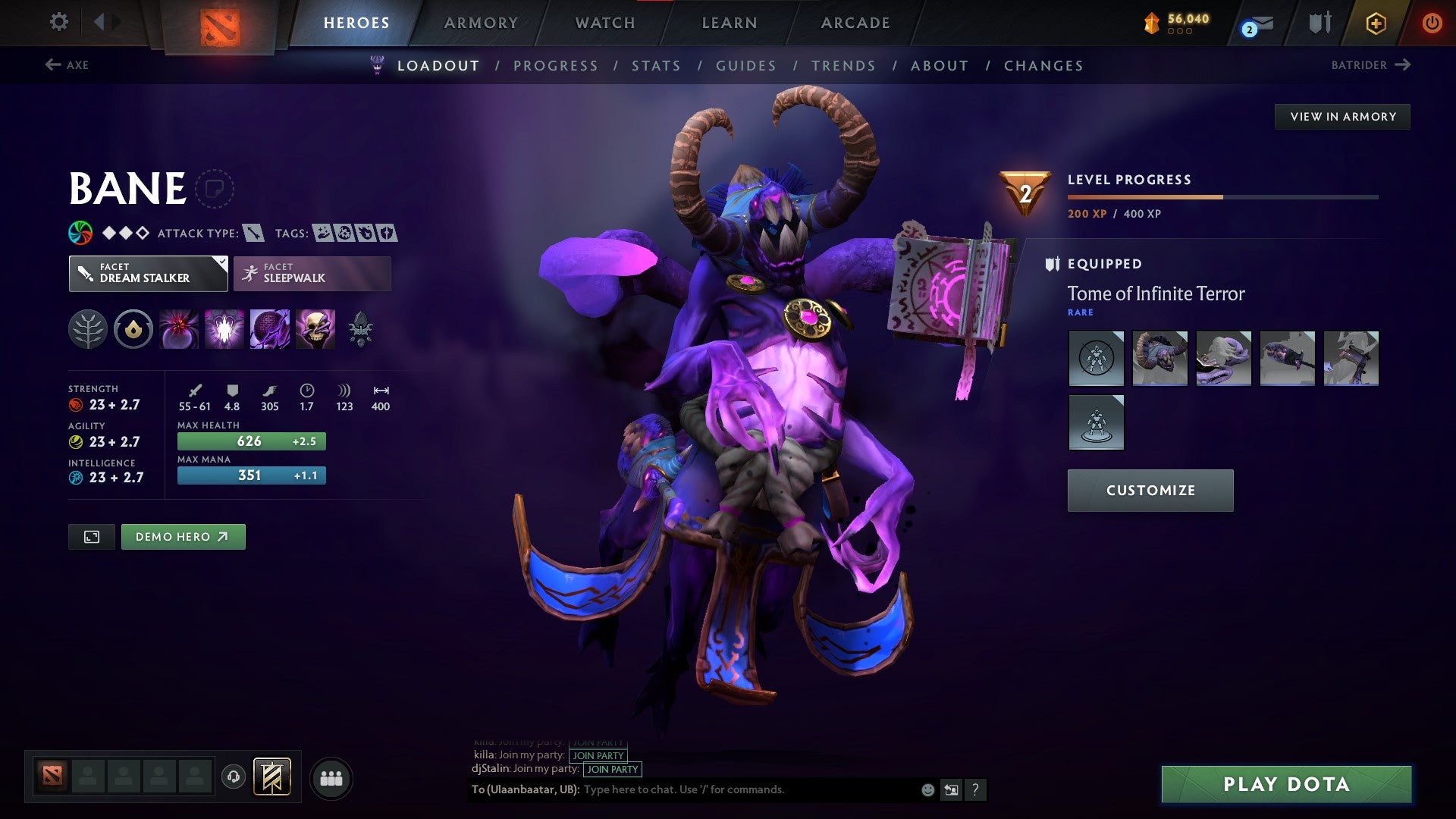Click the Demo Hero button
1456x819 pixels.
click(x=183, y=536)
